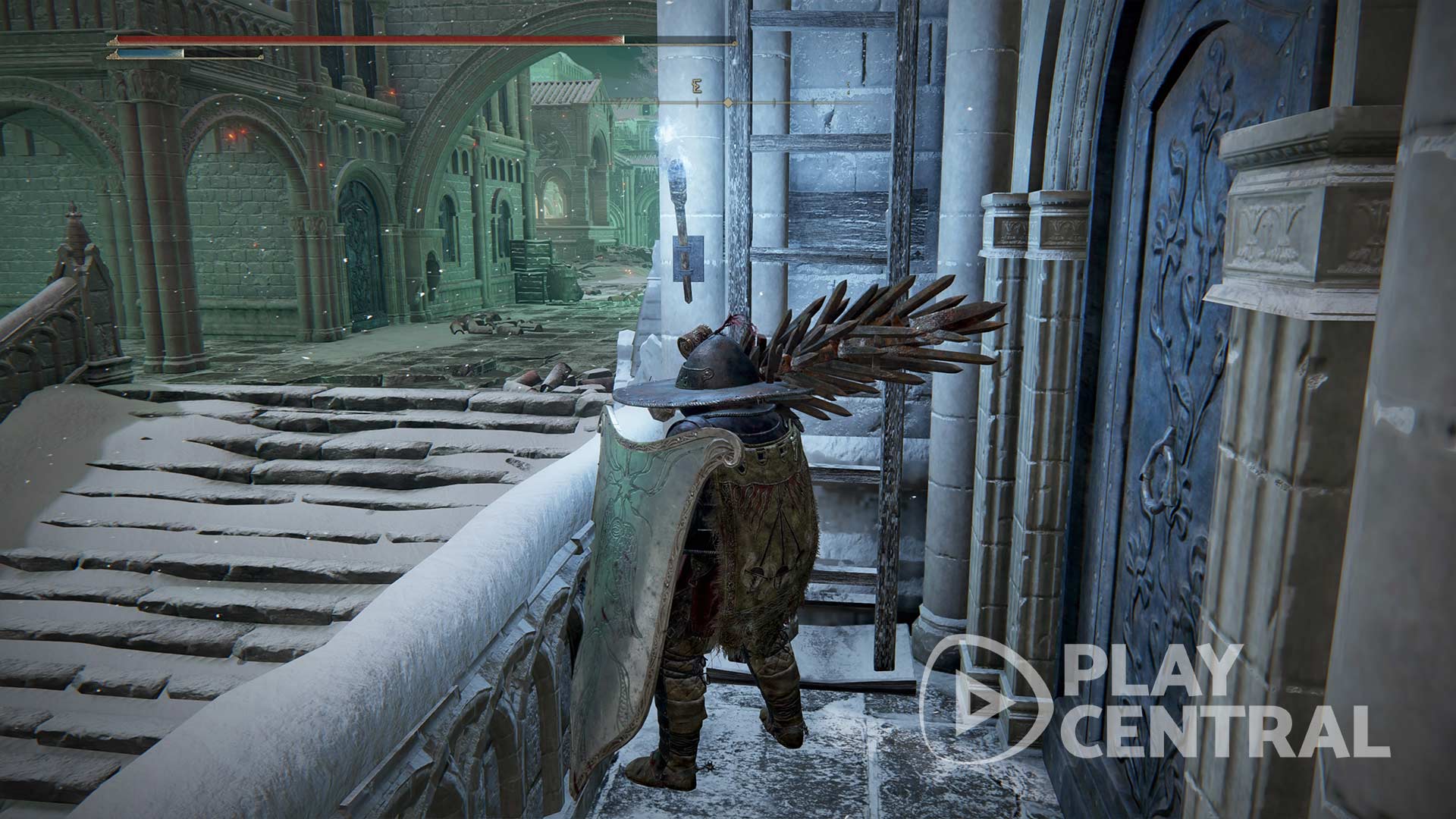Click the compass strip's diamond marker

pyautogui.click(x=728, y=102)
